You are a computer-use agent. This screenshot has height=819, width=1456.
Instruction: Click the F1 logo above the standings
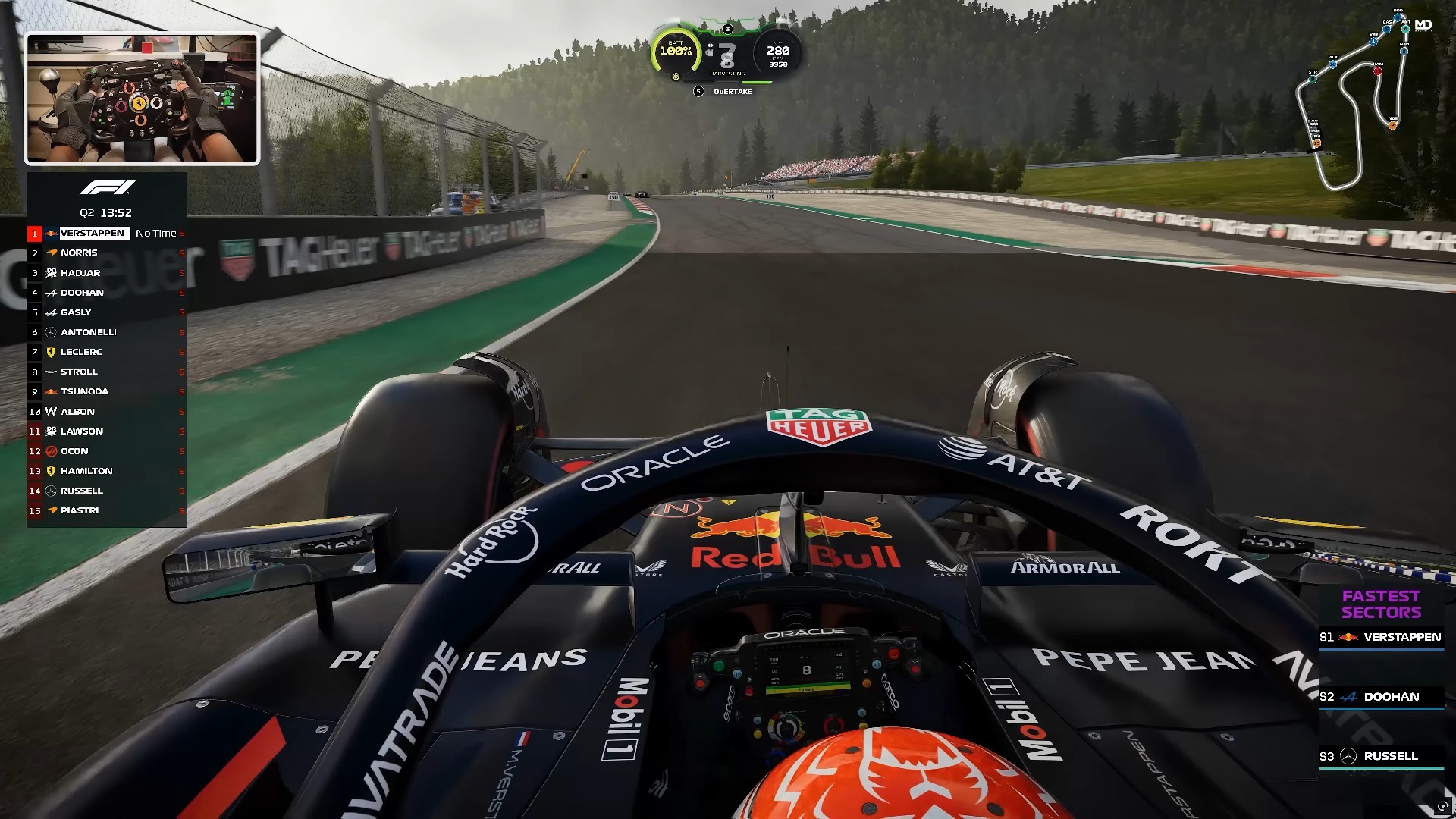pyautogui.click(x=107, y=187)
